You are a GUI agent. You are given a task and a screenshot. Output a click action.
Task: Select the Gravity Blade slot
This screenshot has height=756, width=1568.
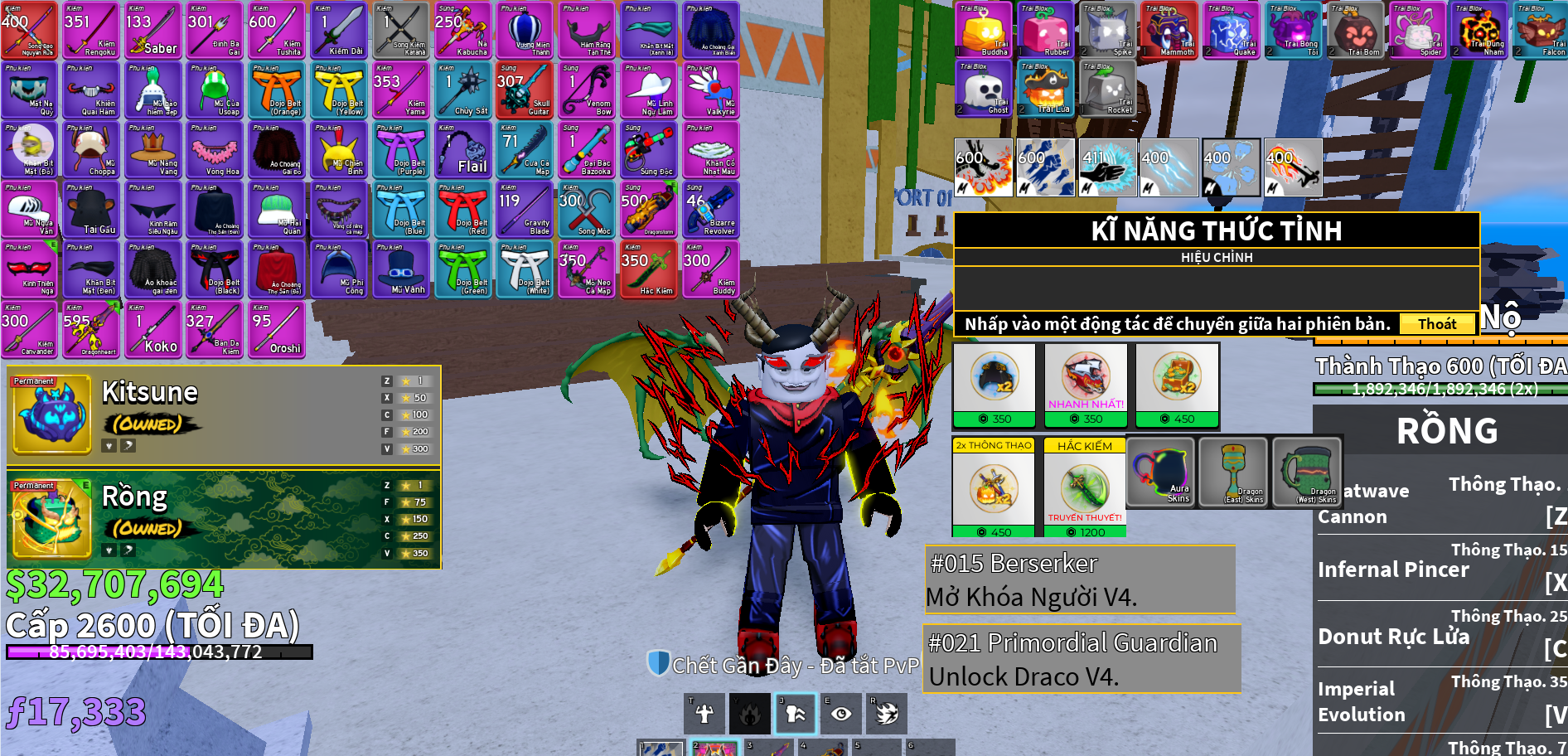[525, 211]
